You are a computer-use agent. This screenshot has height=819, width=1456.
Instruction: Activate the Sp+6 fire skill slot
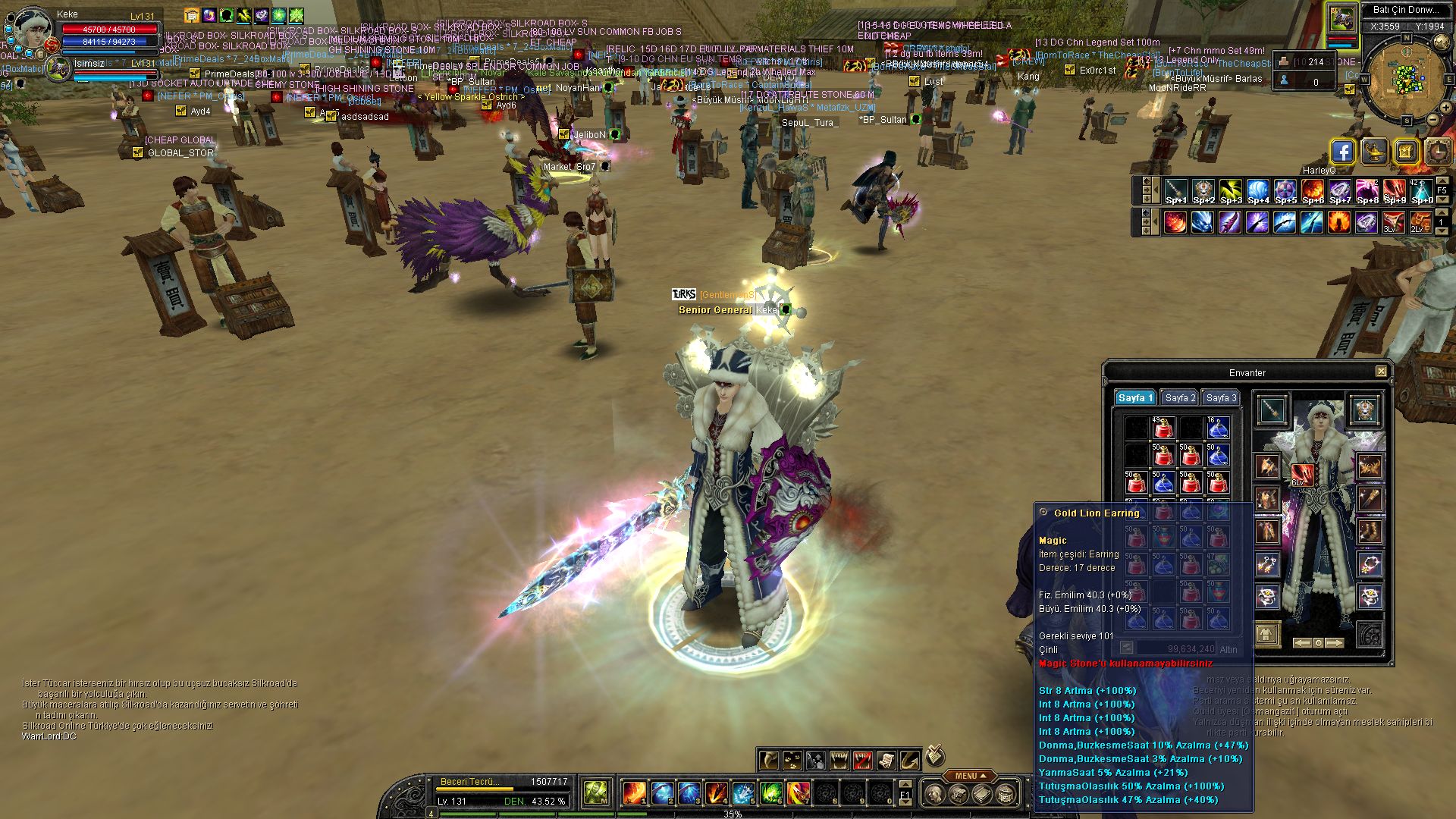(1312, 191)
